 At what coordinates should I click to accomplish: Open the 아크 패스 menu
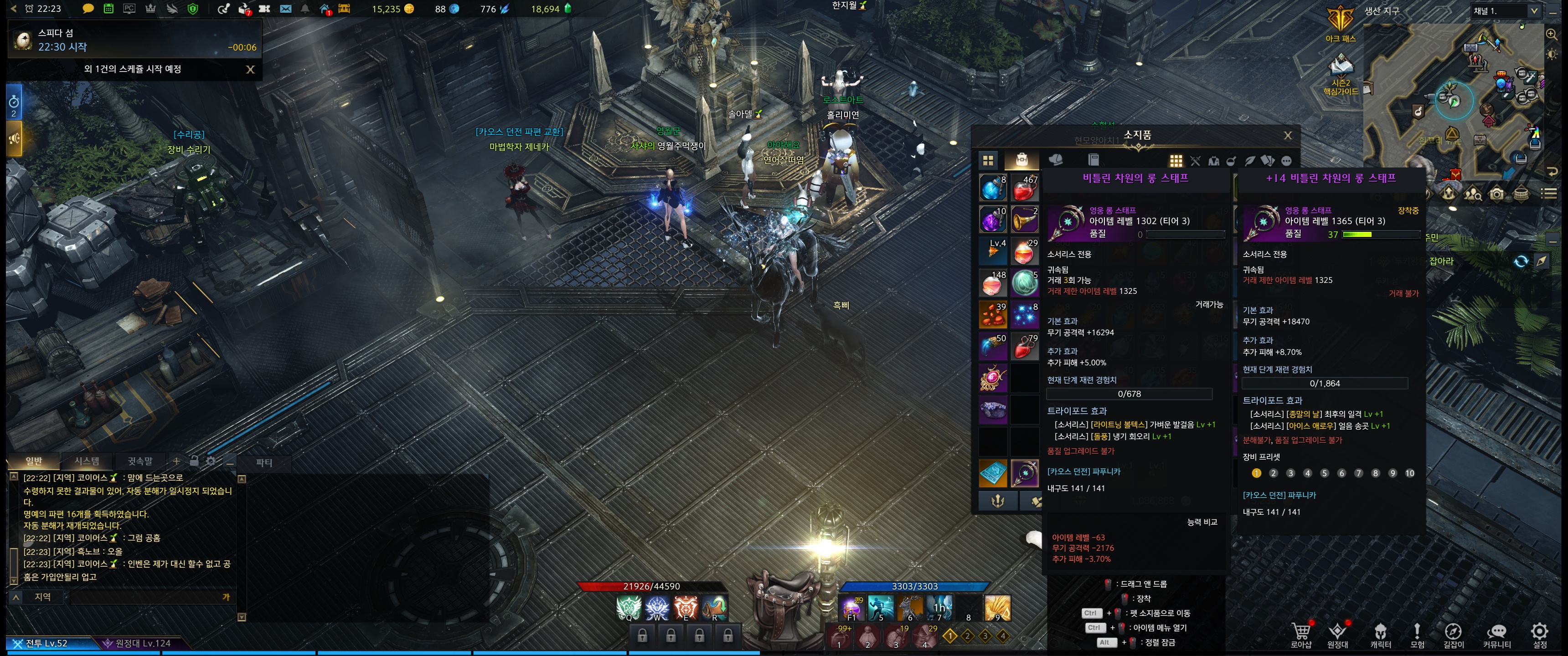[1340, 24]
